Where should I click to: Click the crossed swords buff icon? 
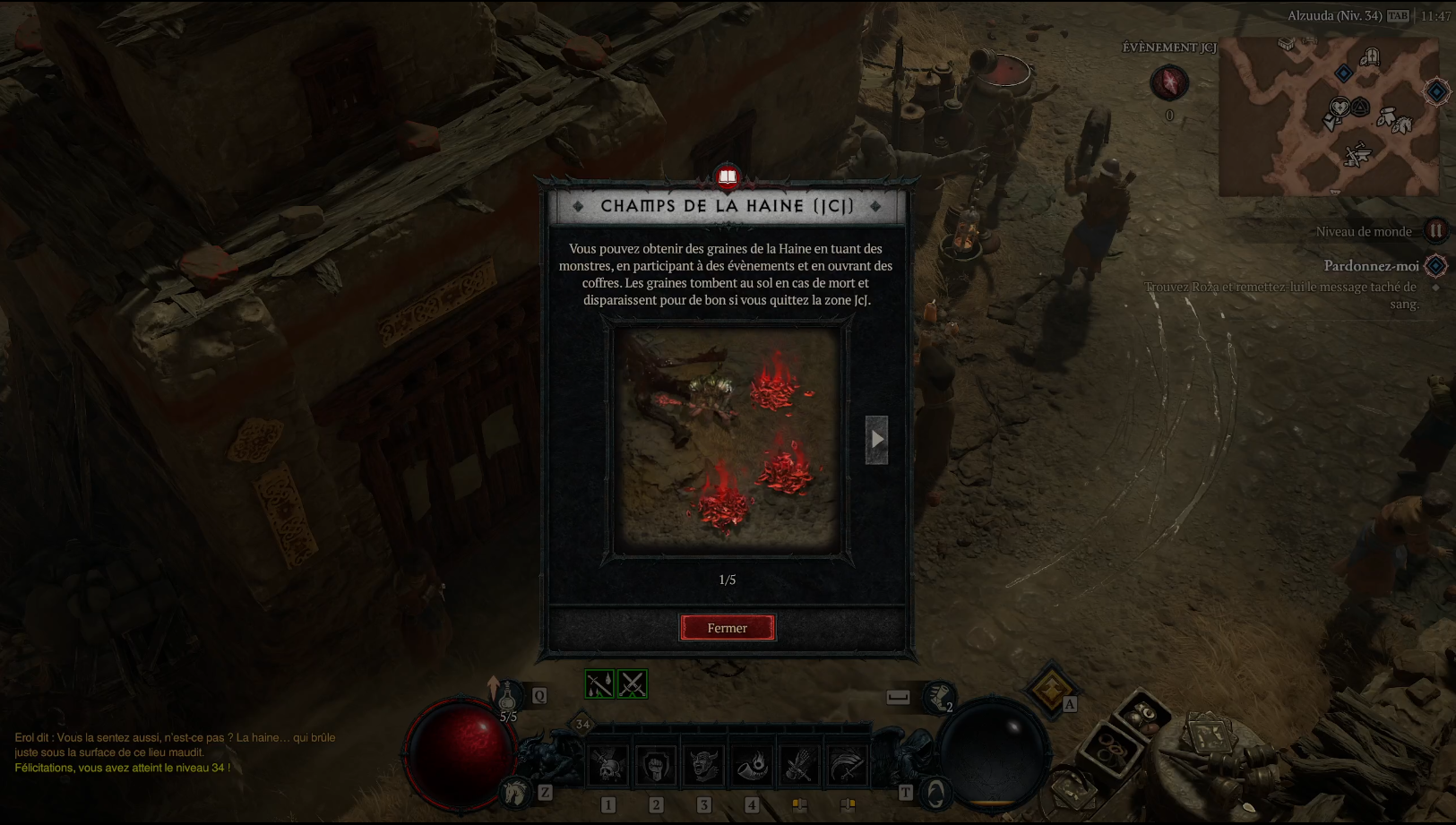point(632,684)
